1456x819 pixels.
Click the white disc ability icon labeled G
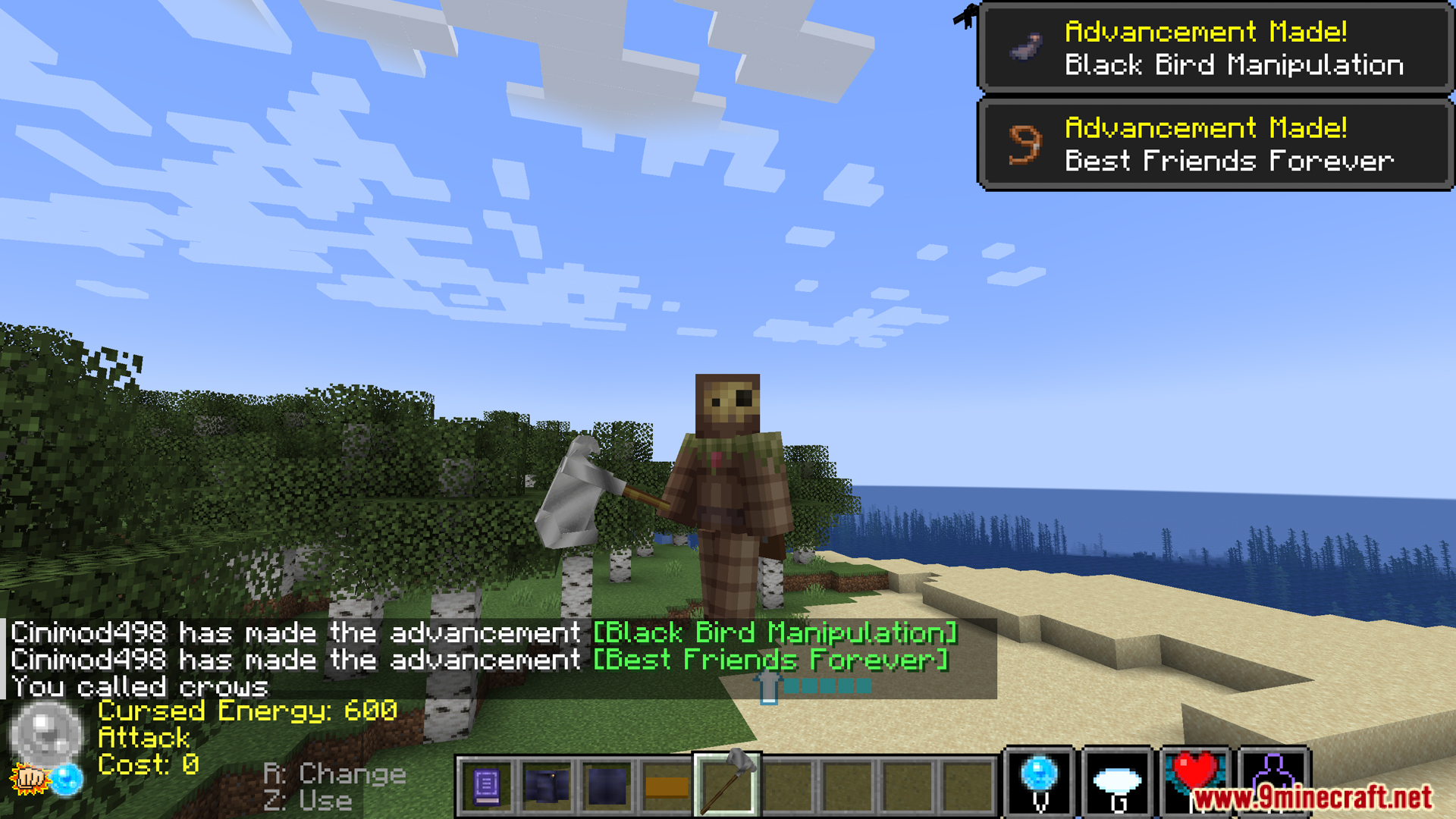[1117, 780]
